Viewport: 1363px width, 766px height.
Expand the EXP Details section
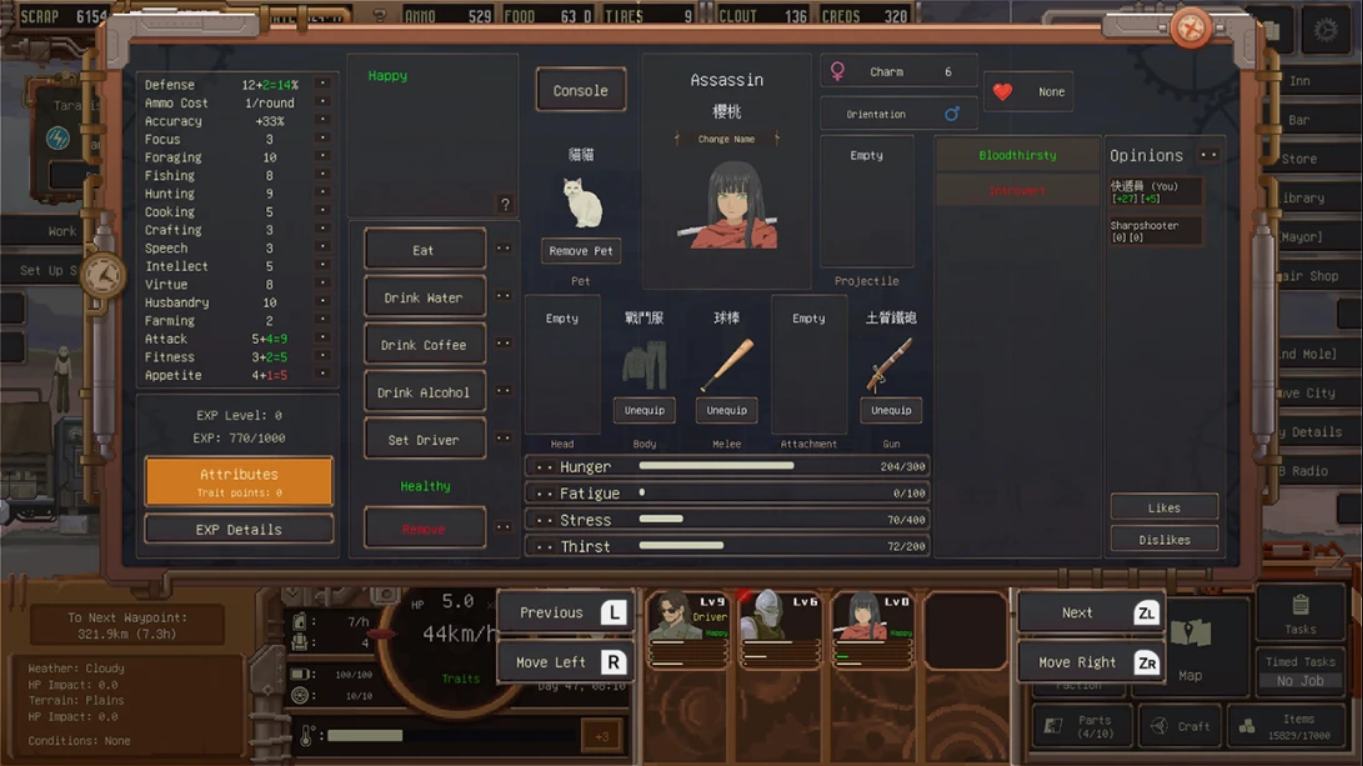point(238,529)
